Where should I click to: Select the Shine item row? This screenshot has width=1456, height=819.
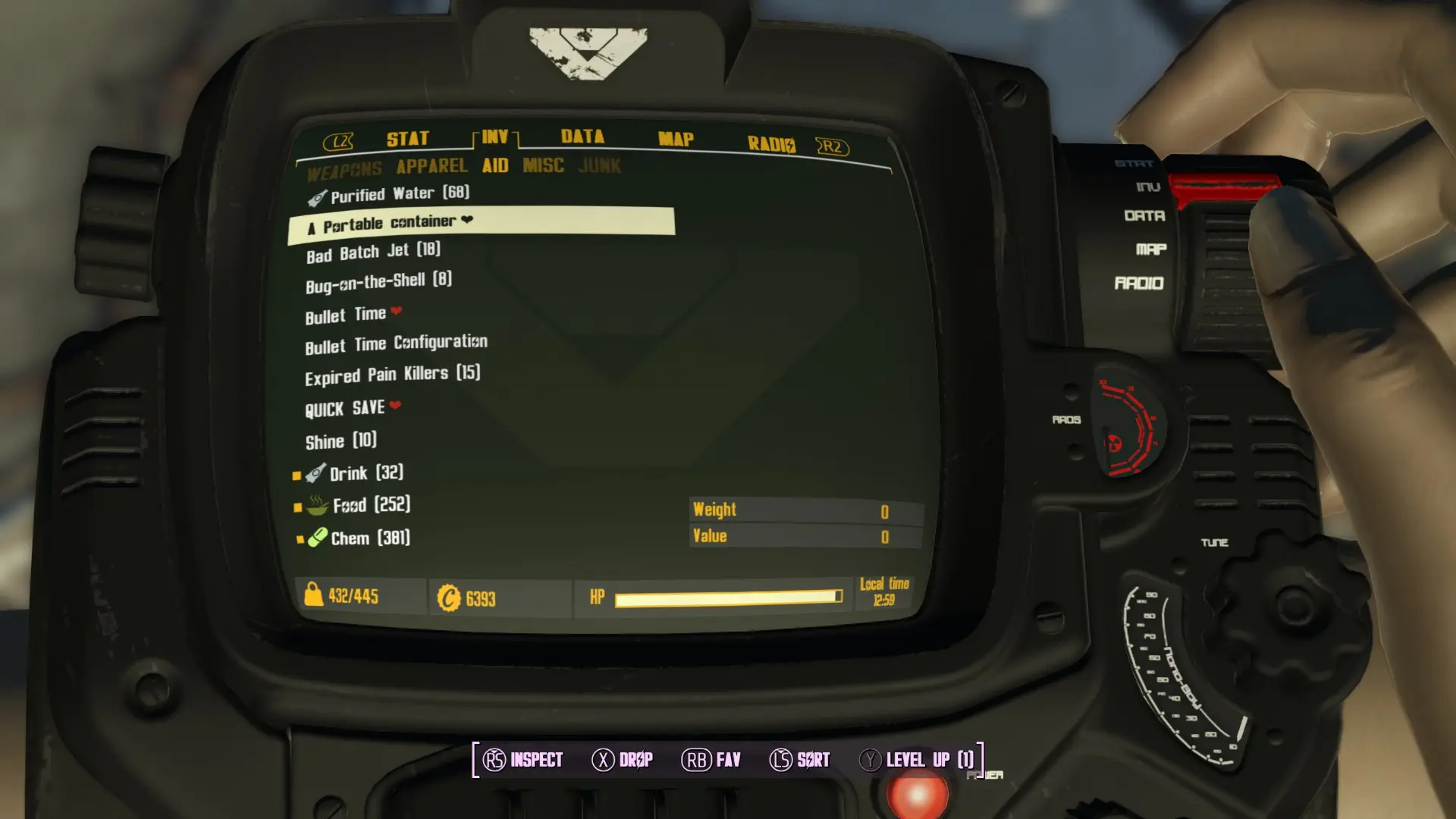tap(340, 441)
